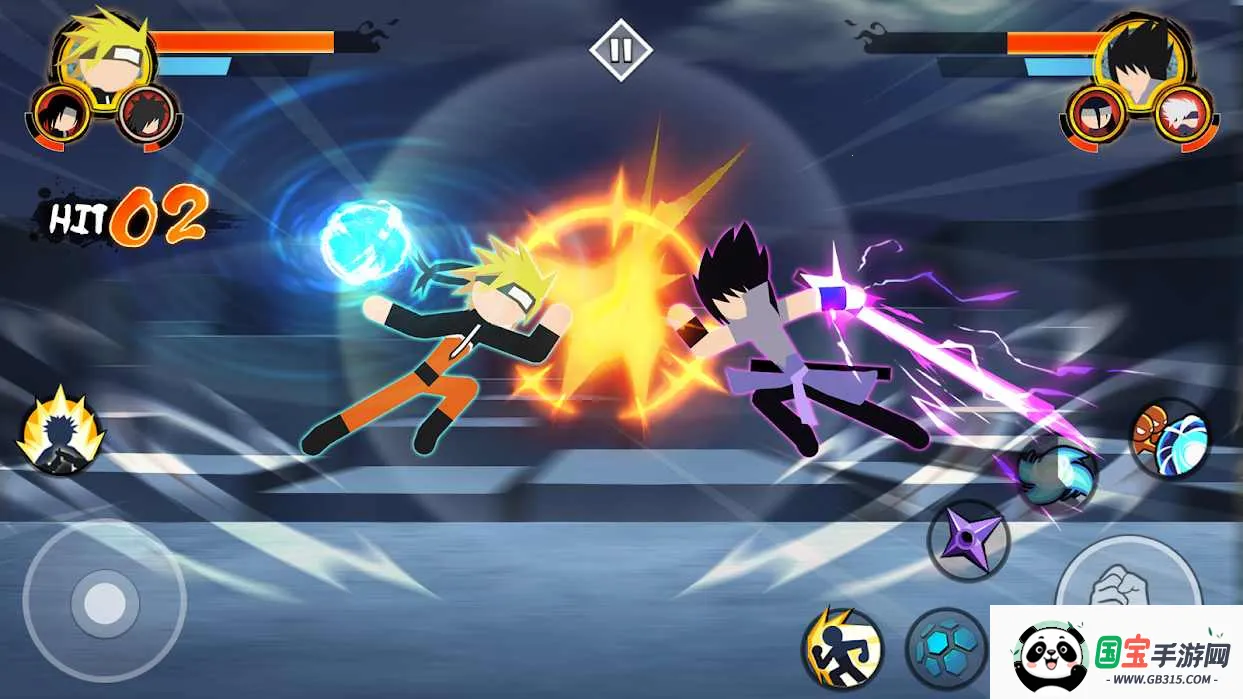Pause the fight with the diamond button
The image size is (1243, 699).
click(620, 50)
